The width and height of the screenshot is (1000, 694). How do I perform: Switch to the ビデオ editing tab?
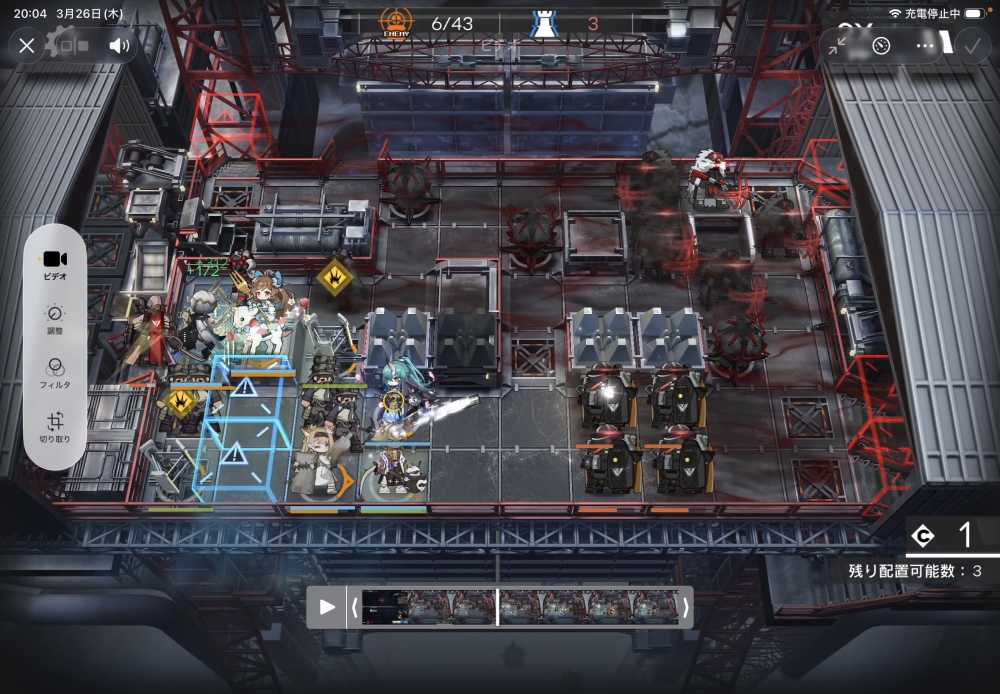click(x=55, y=264)
